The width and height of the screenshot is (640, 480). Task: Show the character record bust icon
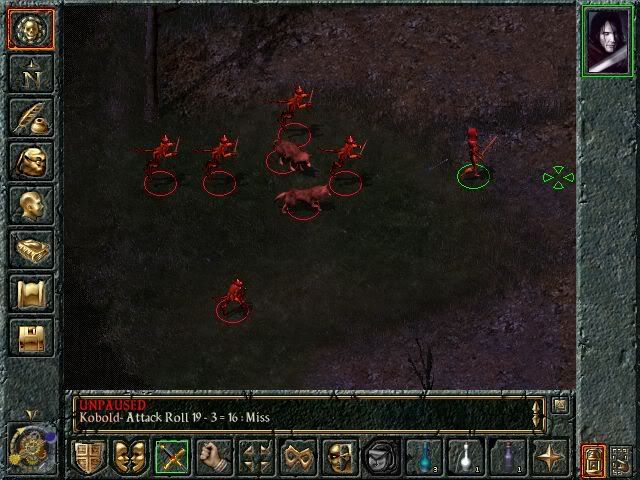point(29,205)
